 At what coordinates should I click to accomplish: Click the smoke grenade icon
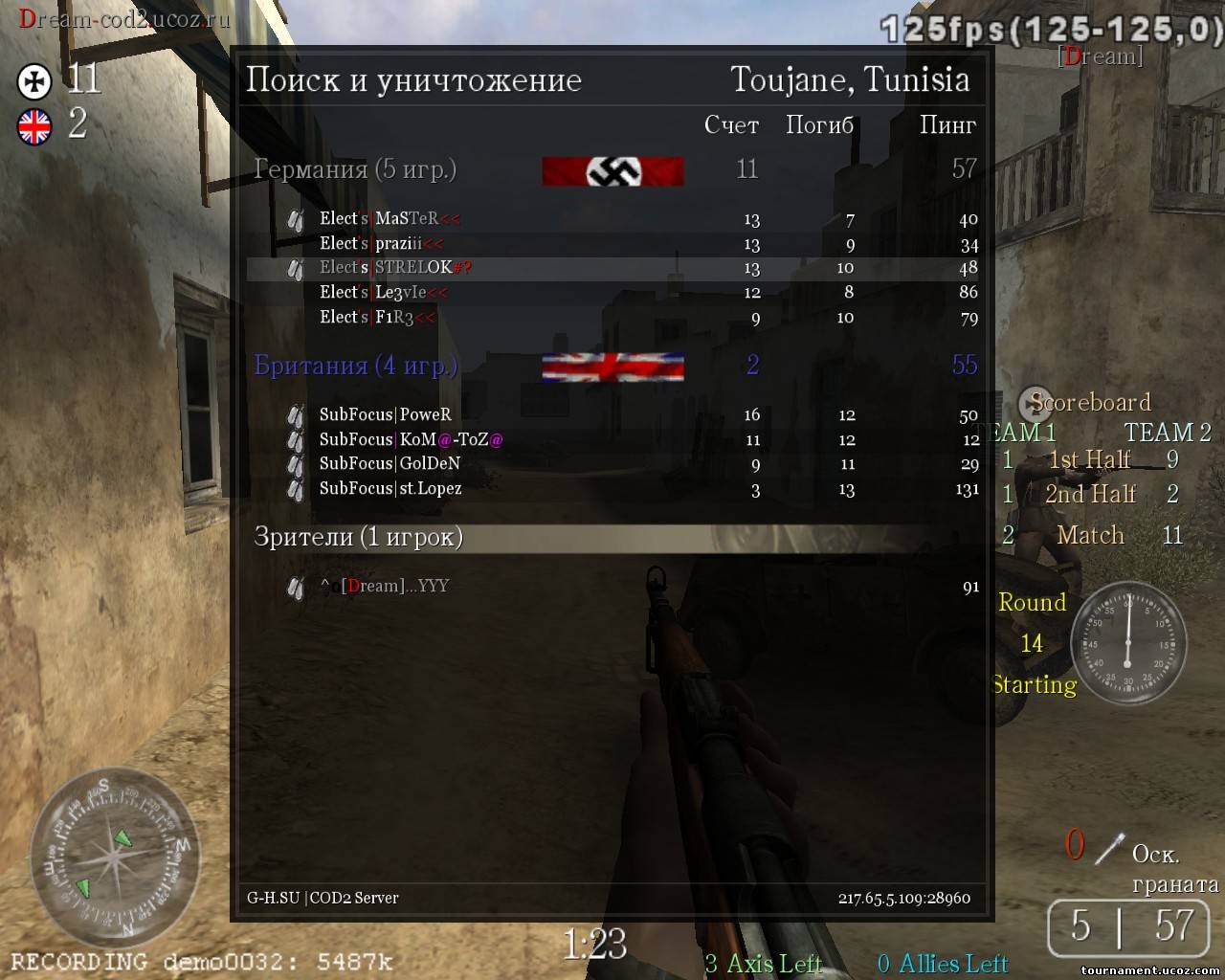(x=1109, y=848)
